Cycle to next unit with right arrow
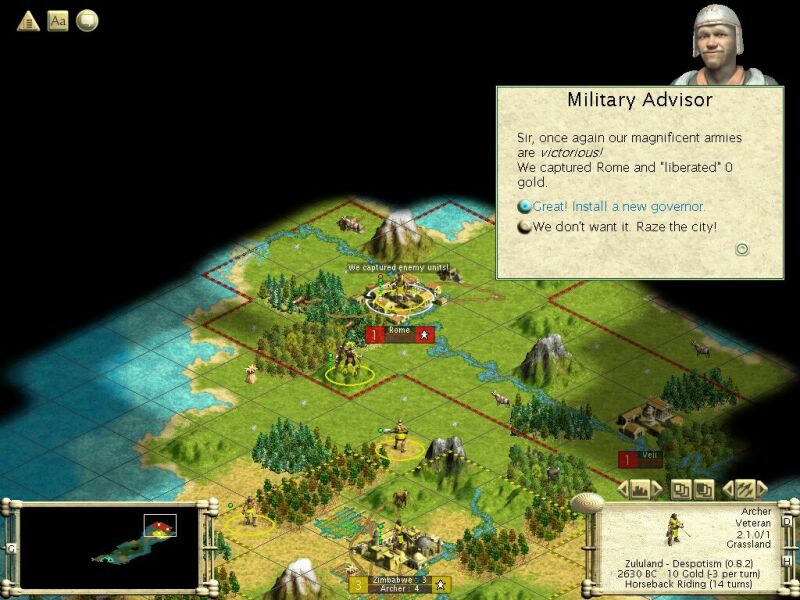 point(761,489)
